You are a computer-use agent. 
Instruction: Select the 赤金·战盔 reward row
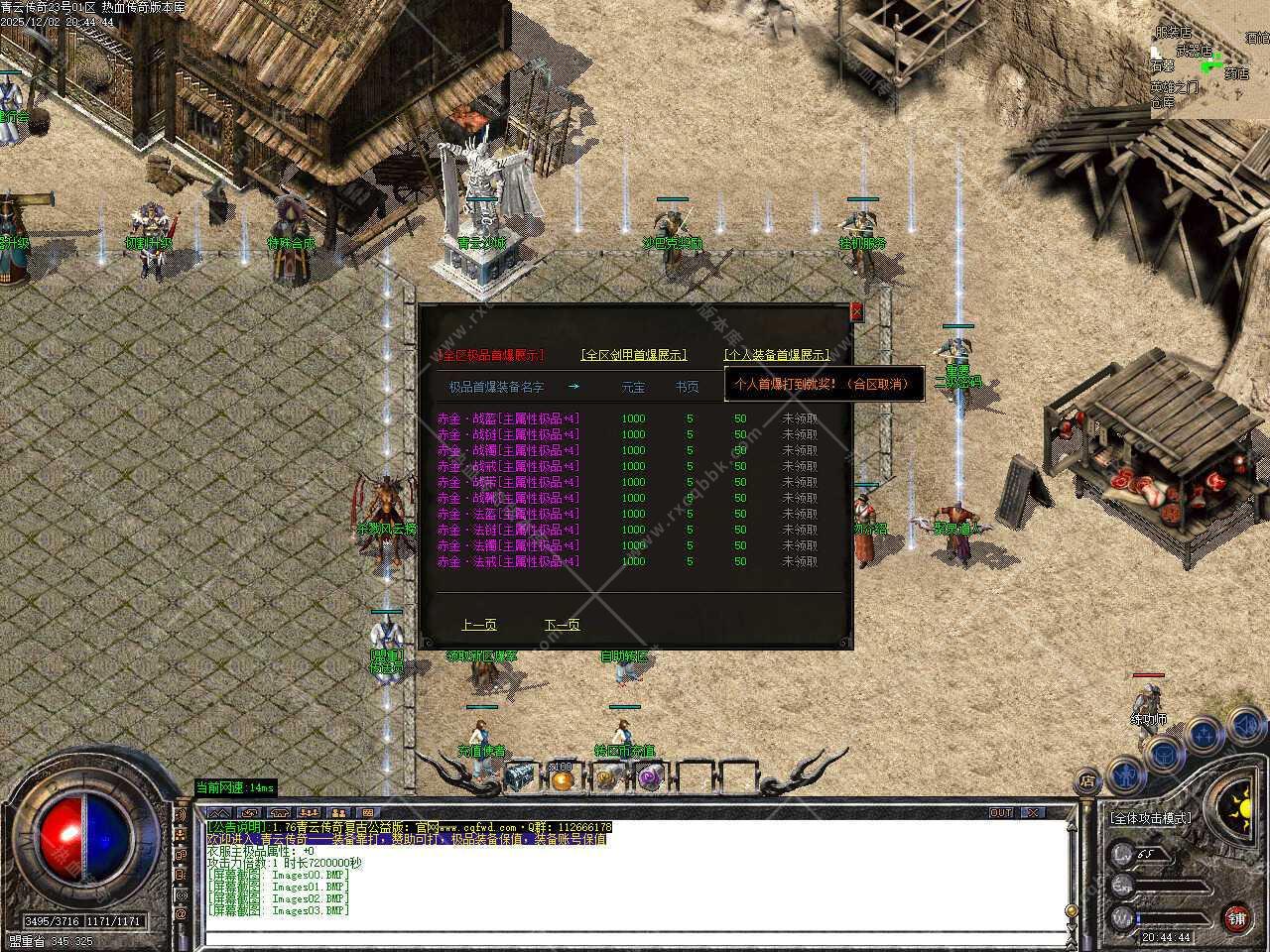pyautogui.click(x=508, y=418)
